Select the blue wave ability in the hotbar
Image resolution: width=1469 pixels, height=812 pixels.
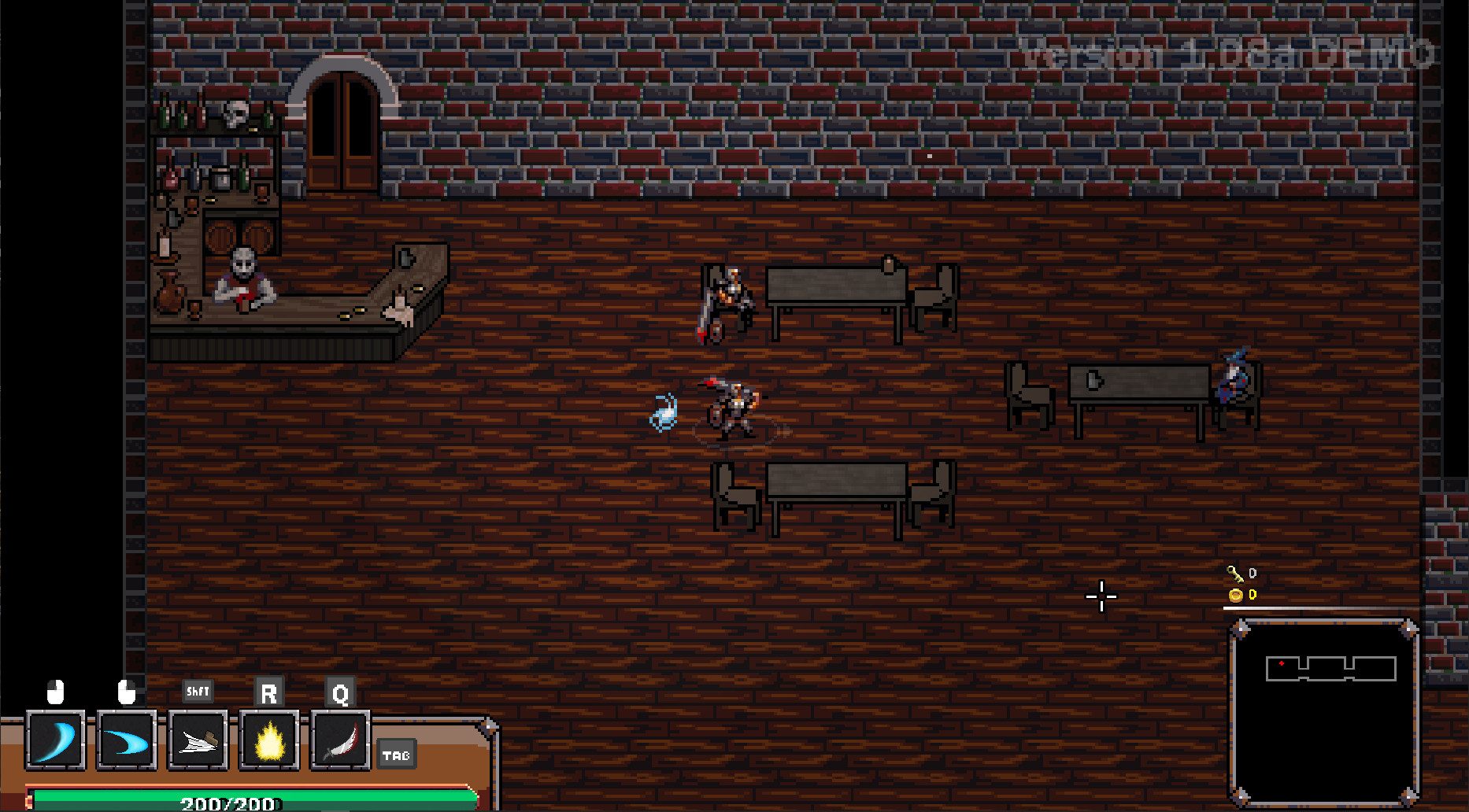[x=127, y=740]
